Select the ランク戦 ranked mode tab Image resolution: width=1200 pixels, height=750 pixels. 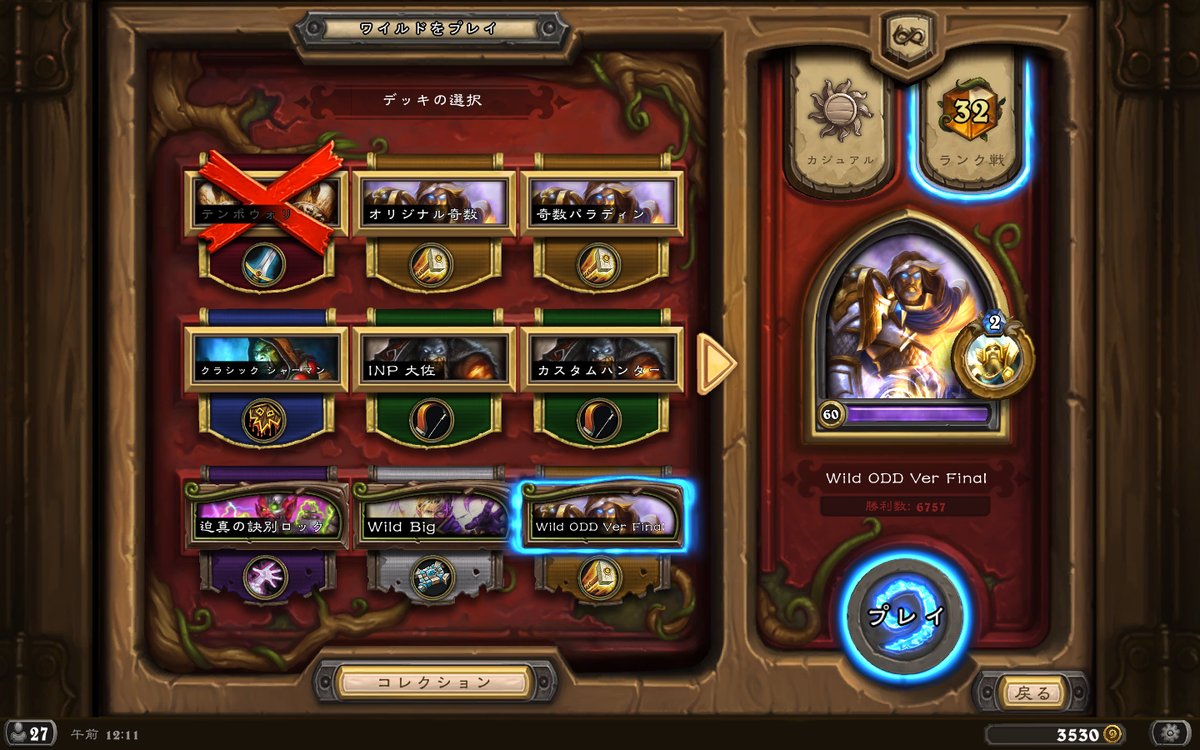coord(969,125)
